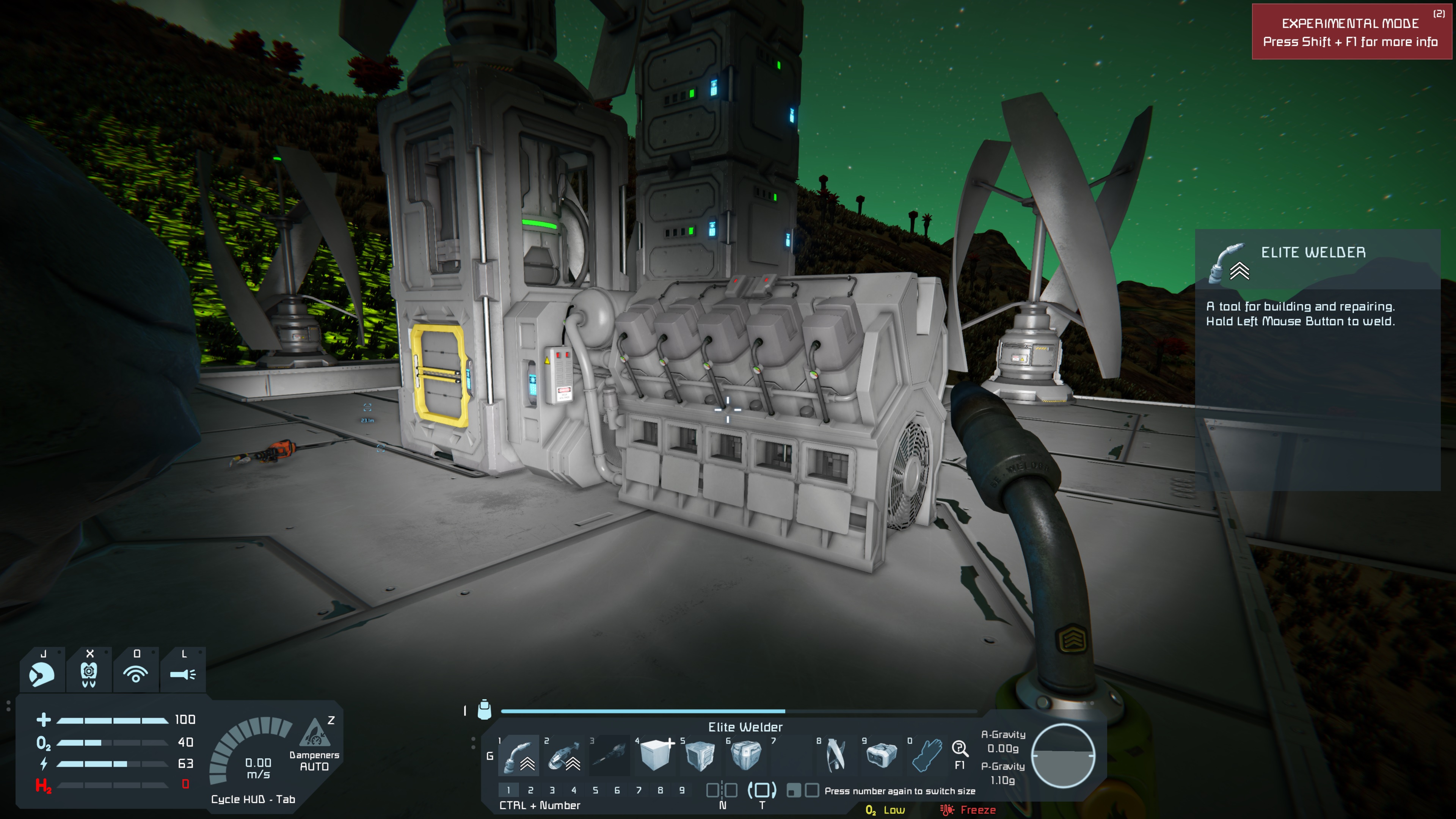This screenshot has height=819, width=1456.
Task: Pick the plain armor block with plus sign
Action: click(655, 756)
